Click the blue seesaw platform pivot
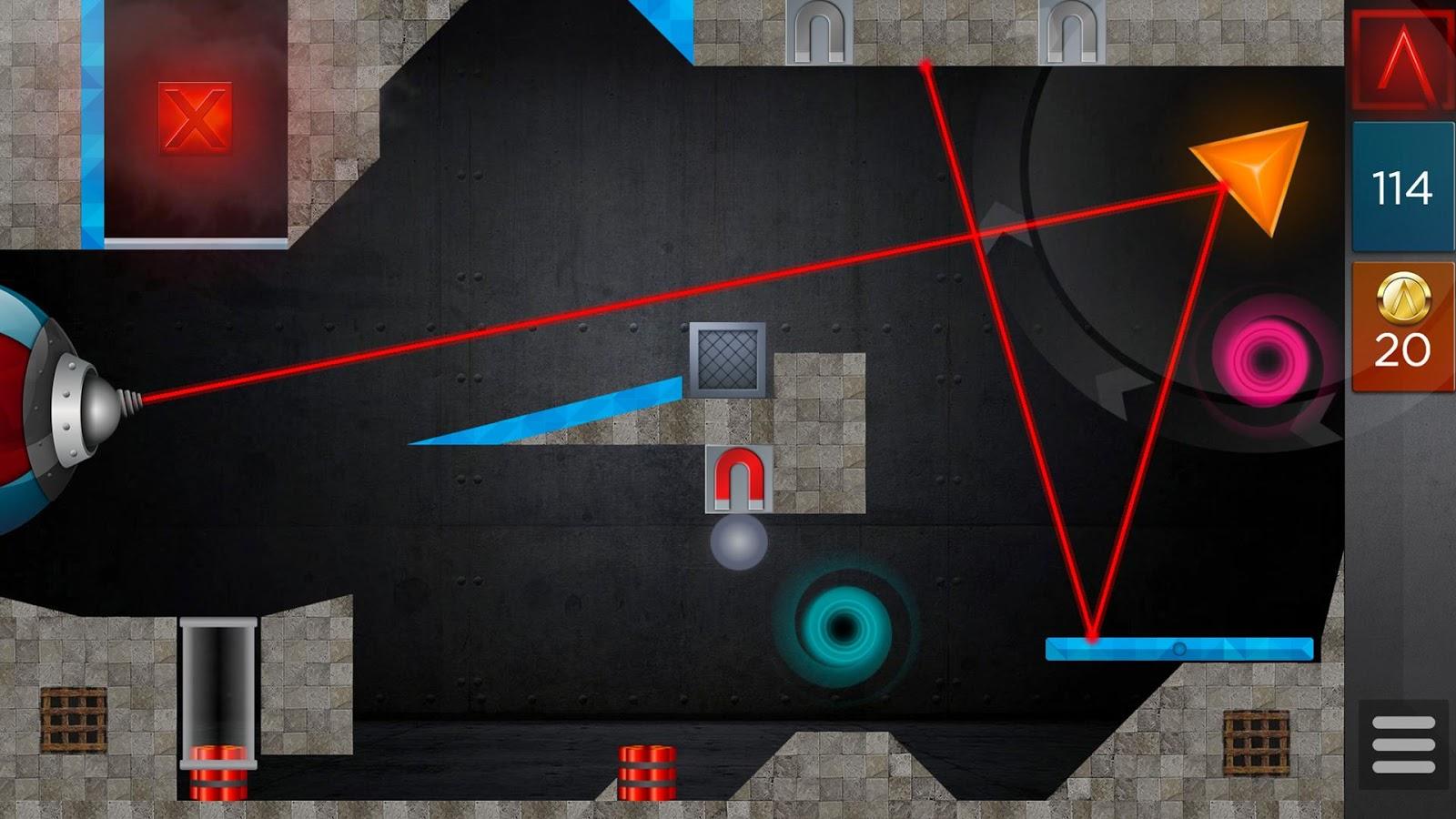 1178,649
